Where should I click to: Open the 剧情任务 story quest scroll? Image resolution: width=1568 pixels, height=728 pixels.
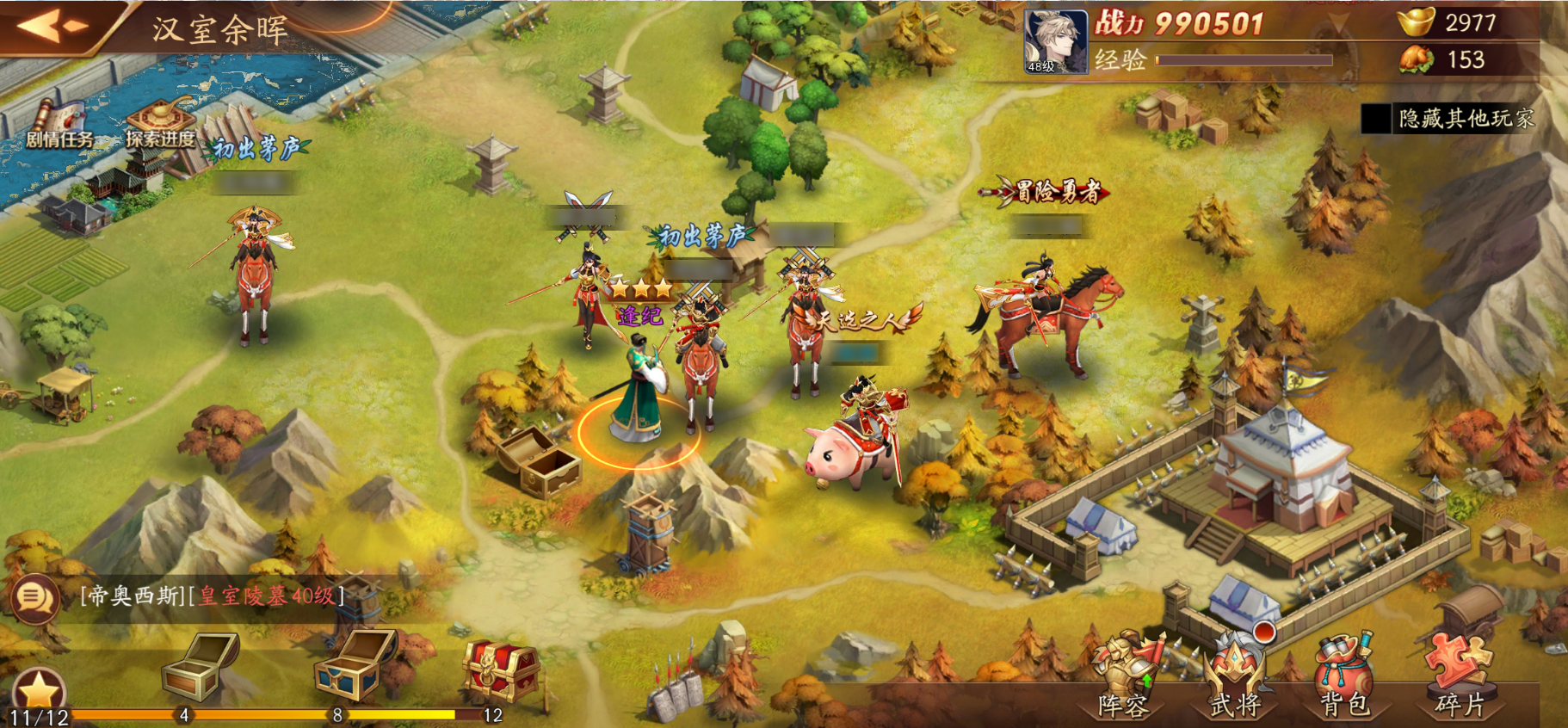[x=59, y=125]
